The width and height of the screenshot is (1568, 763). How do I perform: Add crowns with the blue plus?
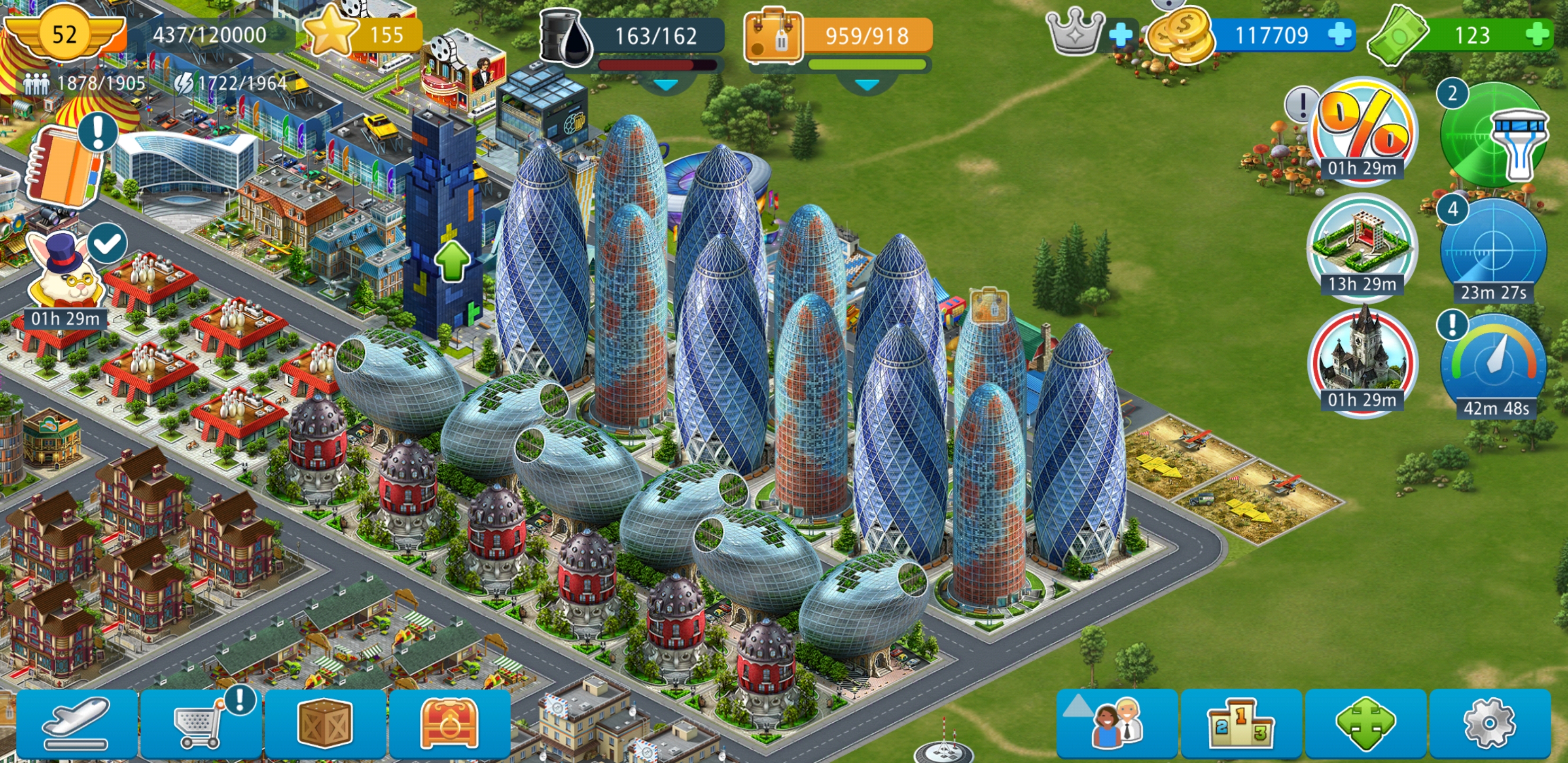pos(1120,34)
